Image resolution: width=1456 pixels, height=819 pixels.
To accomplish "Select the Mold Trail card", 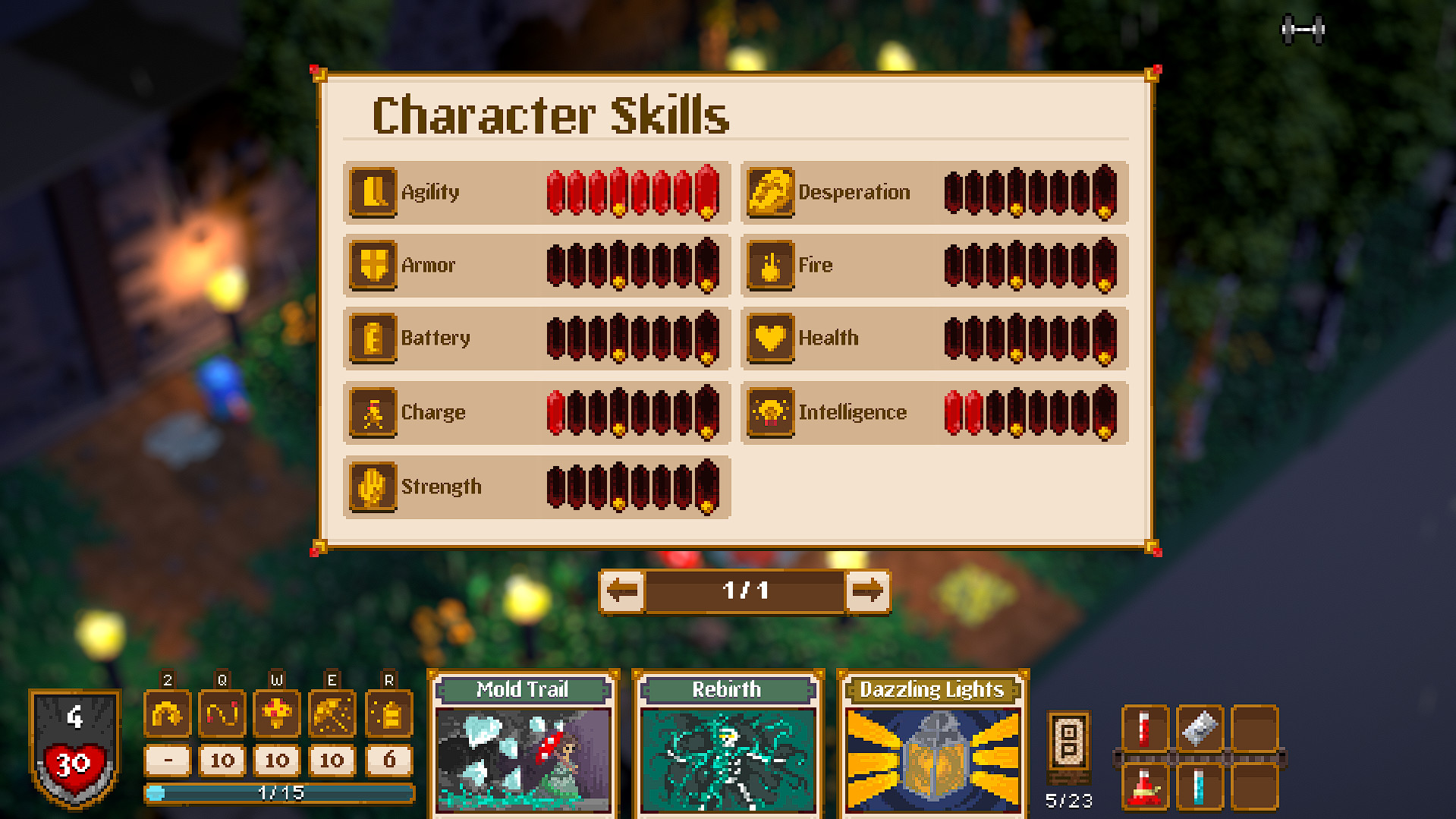I will 522,748.
